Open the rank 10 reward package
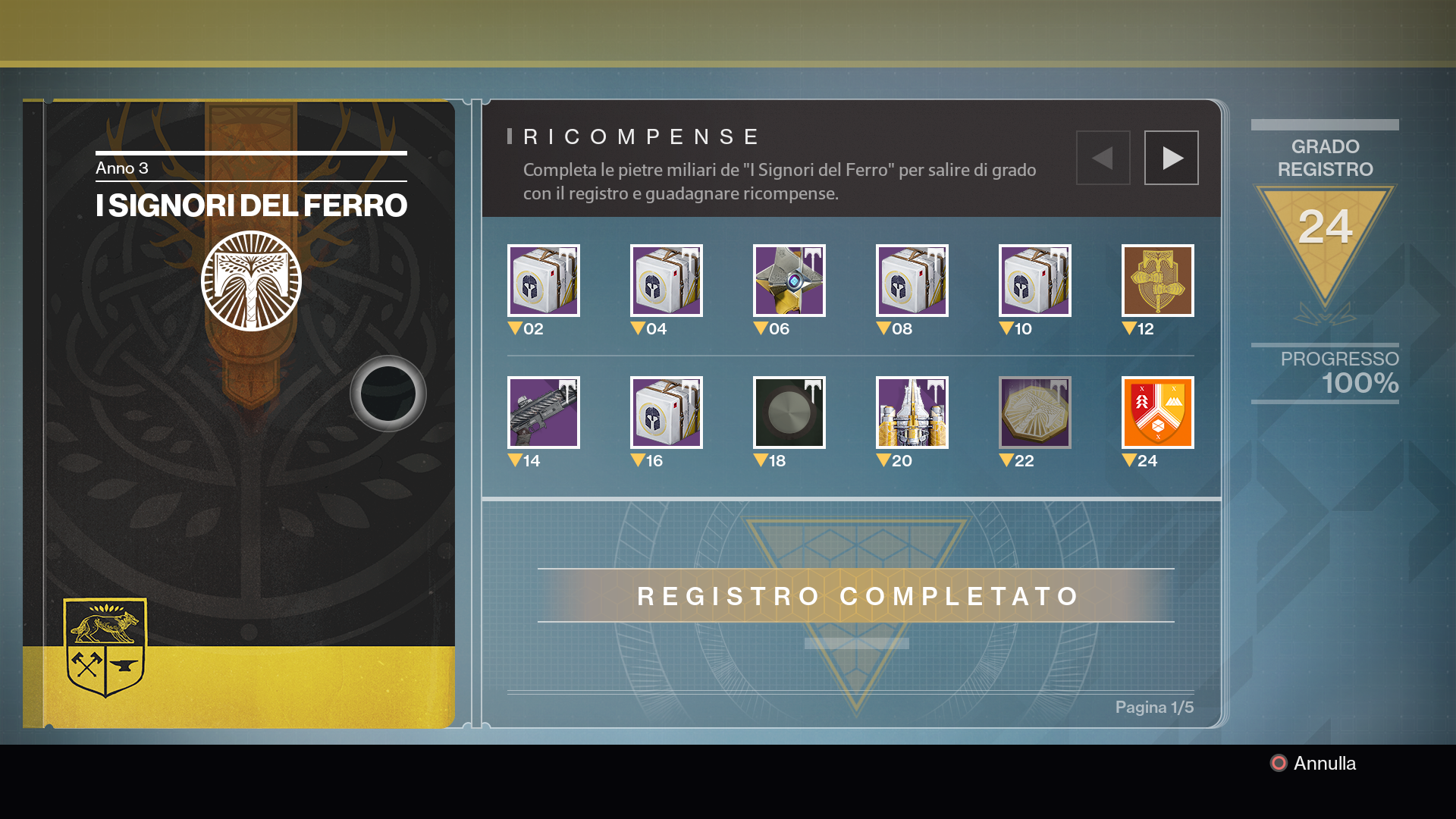 pyautogui.click(x=1035, y=281)
